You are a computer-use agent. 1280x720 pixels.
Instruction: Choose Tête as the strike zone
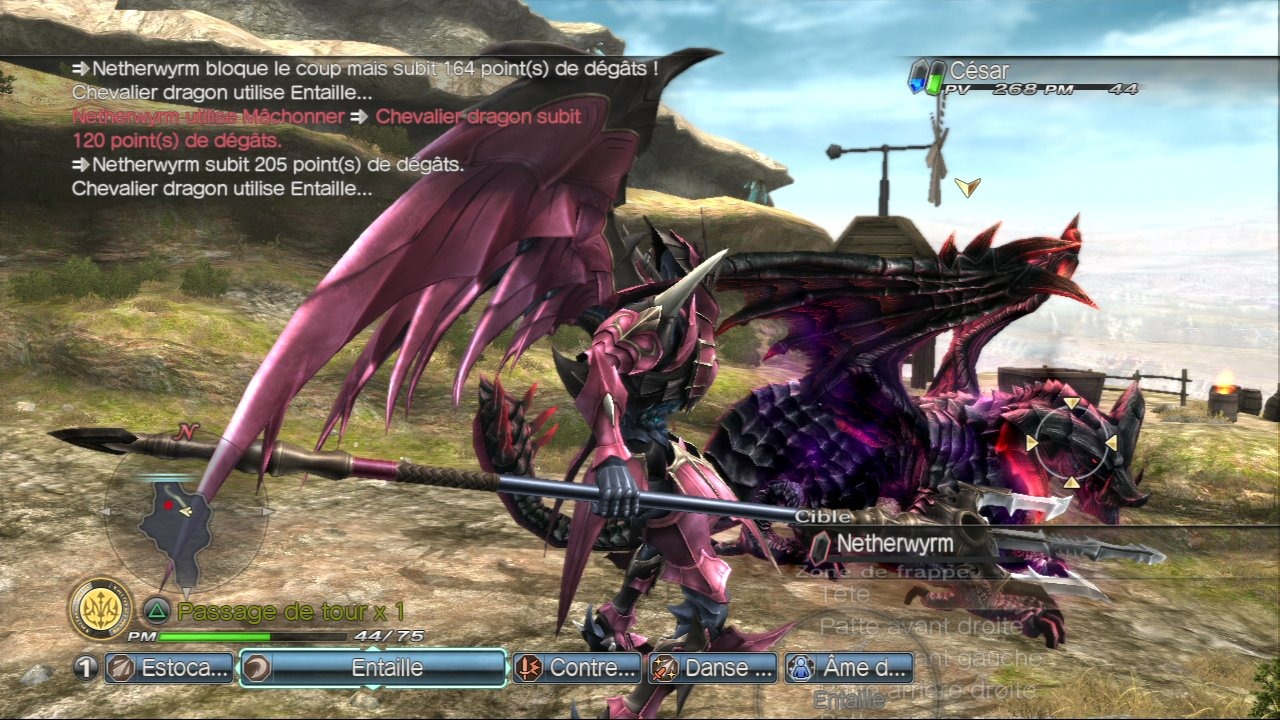(x=845, y=596)
